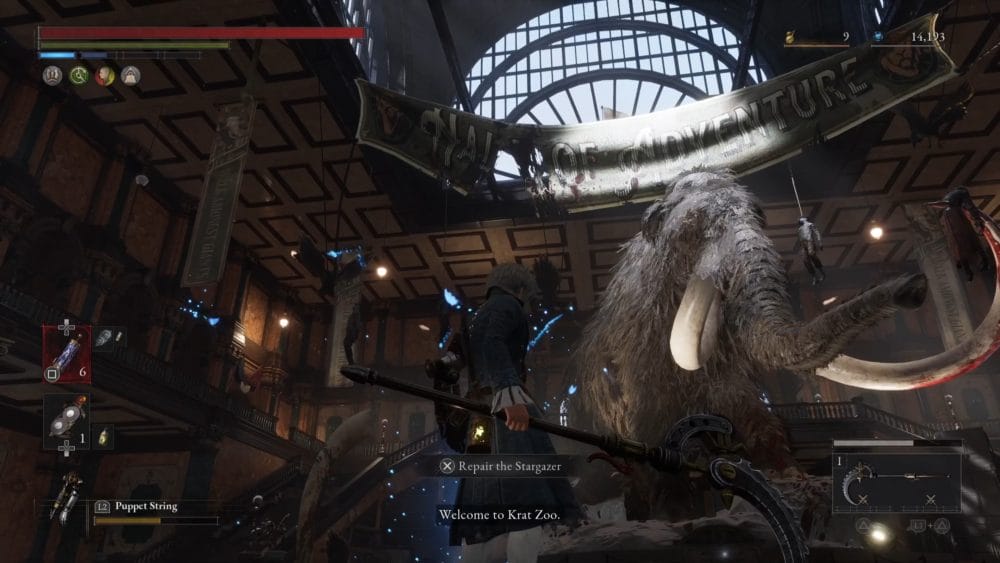
Task: Click the gray weight bag status icon
Action: click(131, 75)
